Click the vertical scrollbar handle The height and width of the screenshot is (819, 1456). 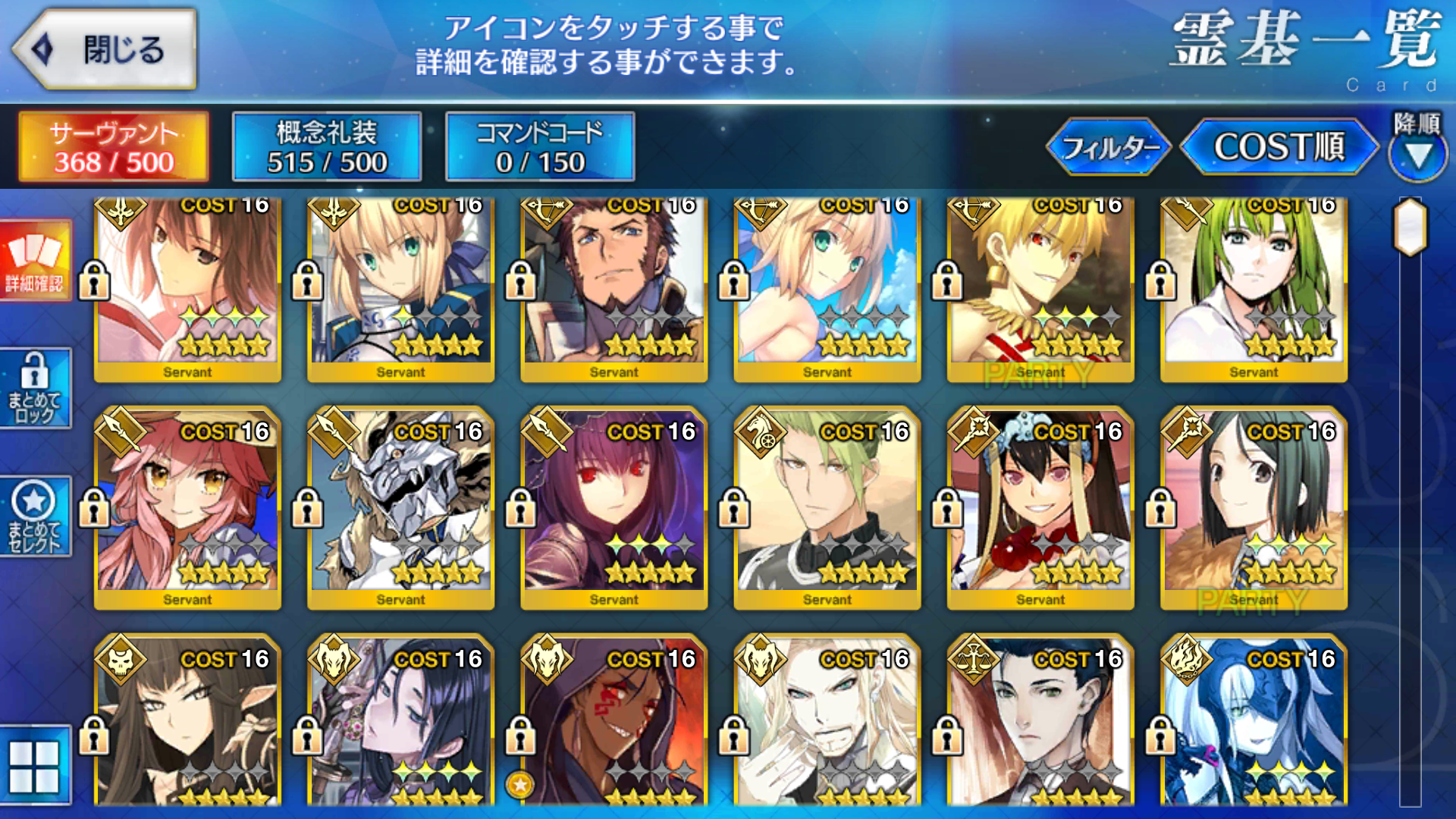[1410, 227]
